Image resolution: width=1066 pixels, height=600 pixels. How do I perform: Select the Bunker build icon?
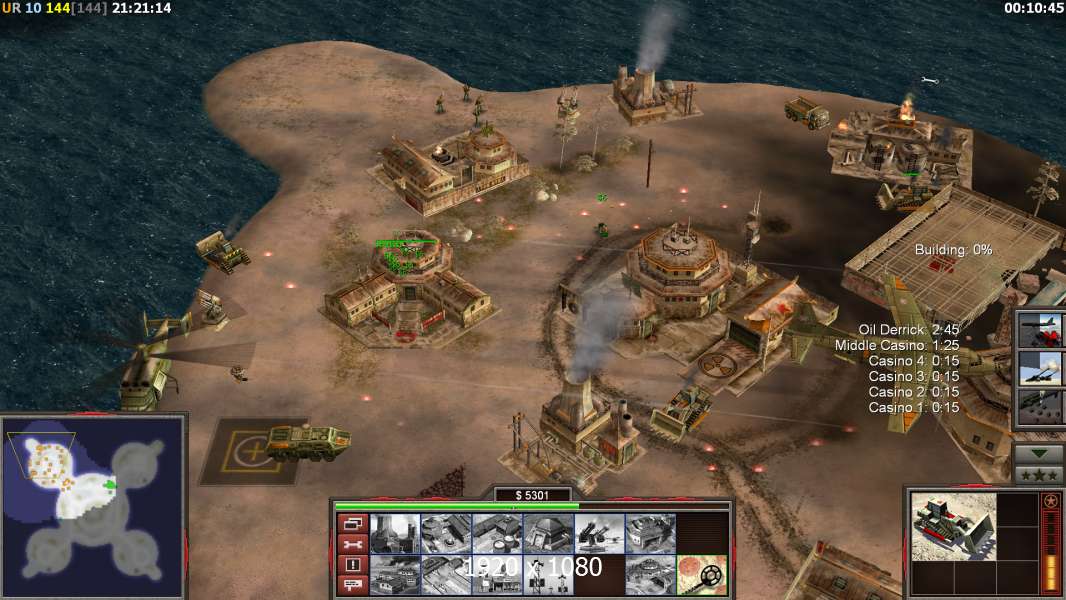pyautogui.click(x=548, y=533)
